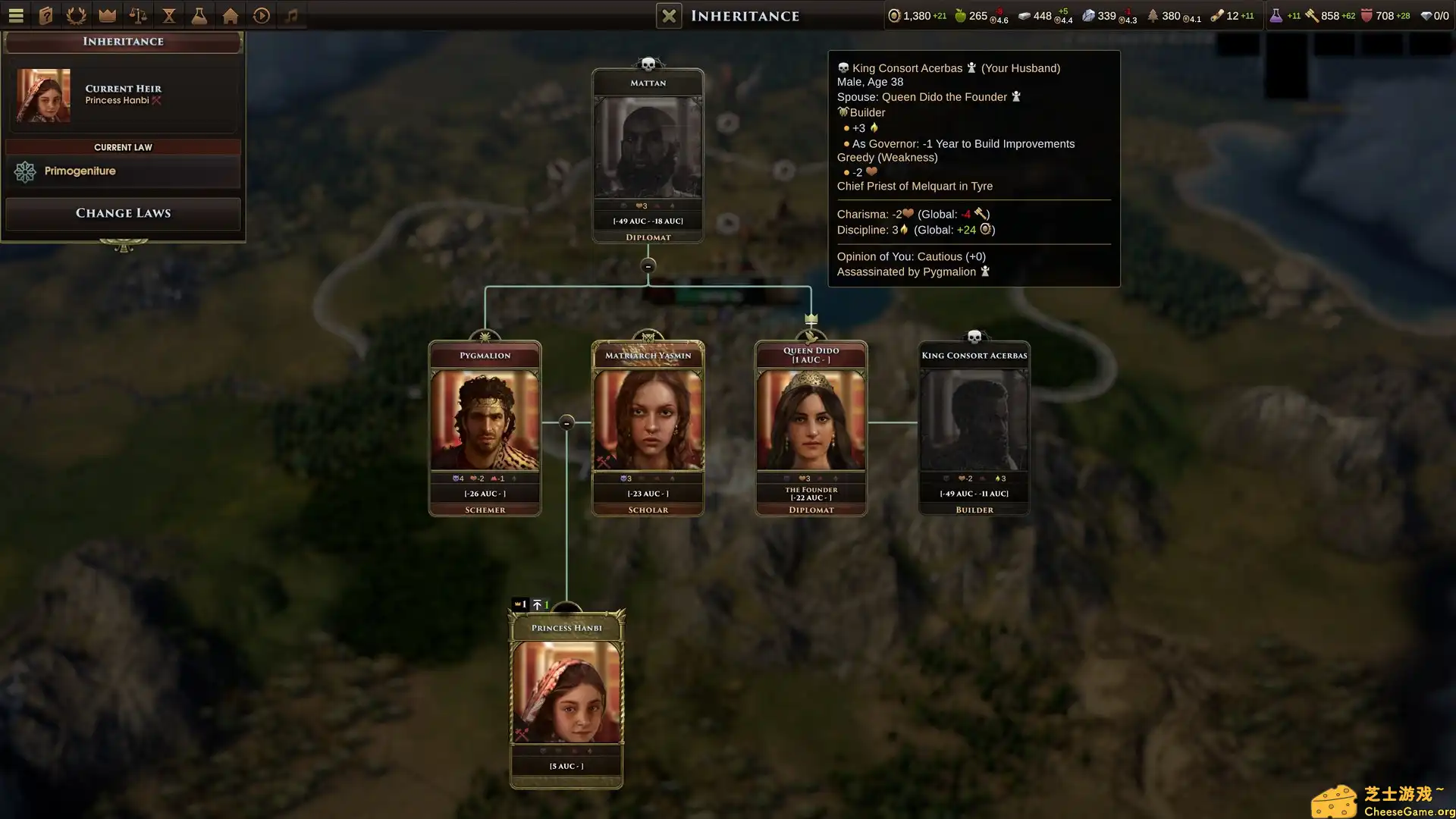Click the current heir Princess Hanbi portrait

pos(44,96)
